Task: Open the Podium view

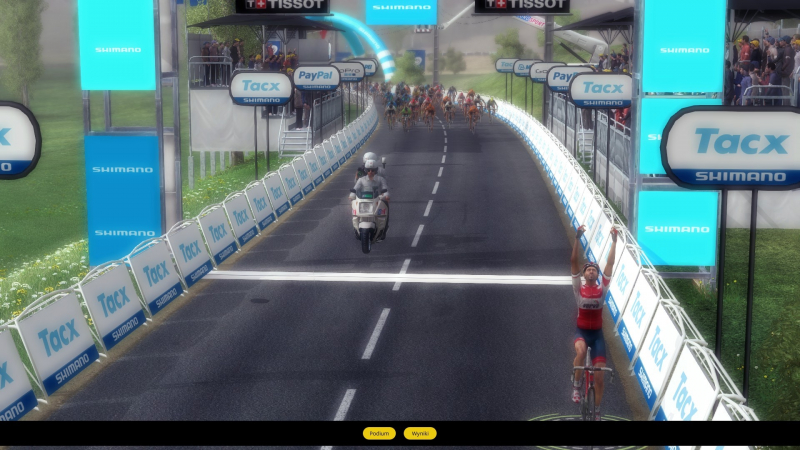Action: tap(379, 433)
